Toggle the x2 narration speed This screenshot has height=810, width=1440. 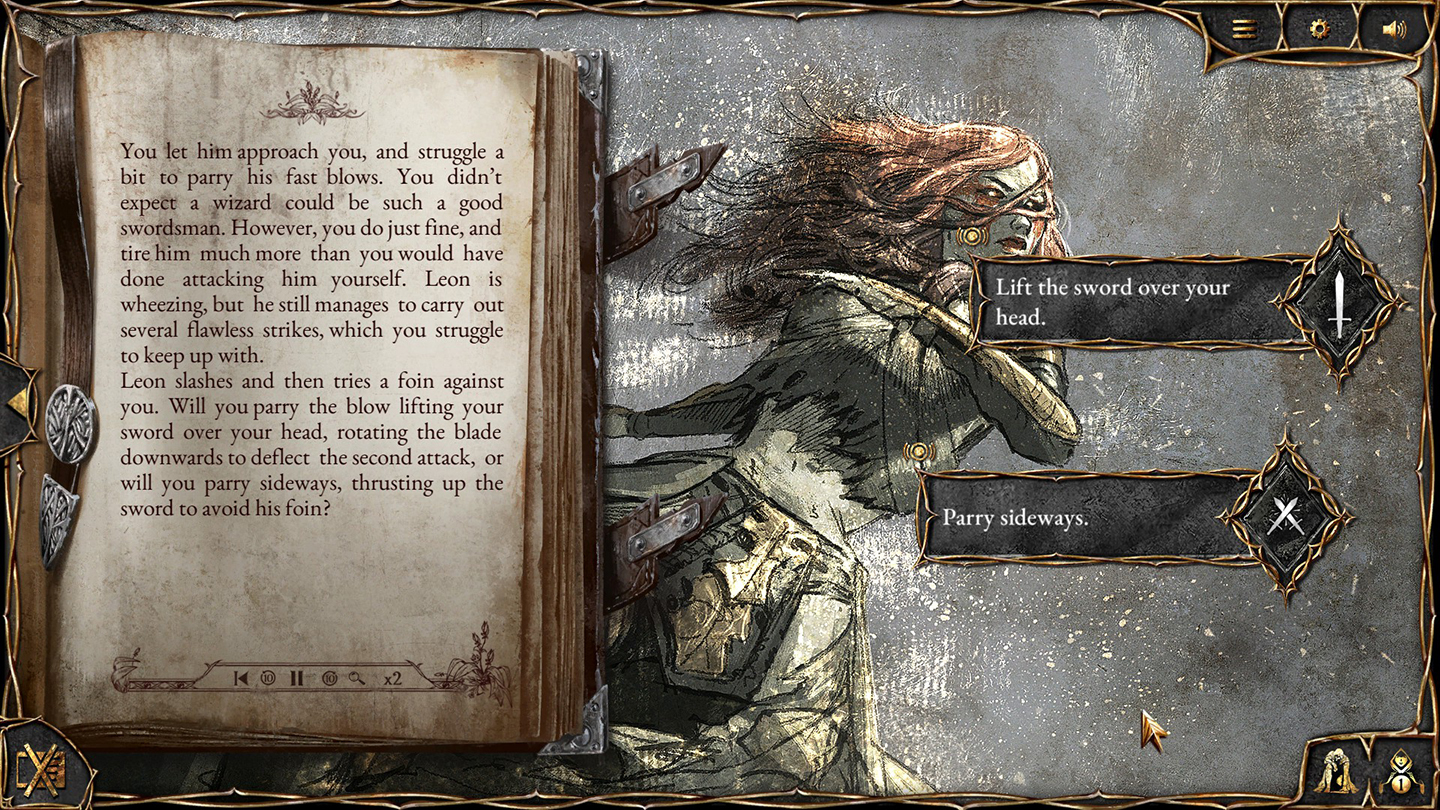pyautogui.click(x=392, y=678)
